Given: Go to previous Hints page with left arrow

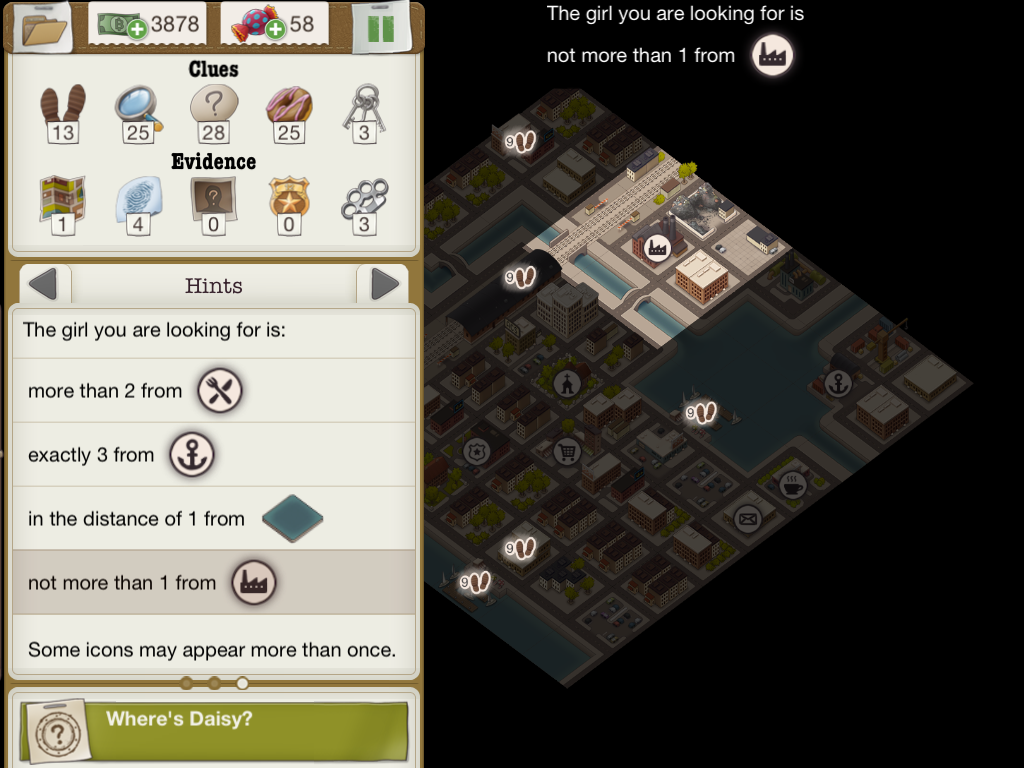Looking at the screenshot, I should coord(44,285).
